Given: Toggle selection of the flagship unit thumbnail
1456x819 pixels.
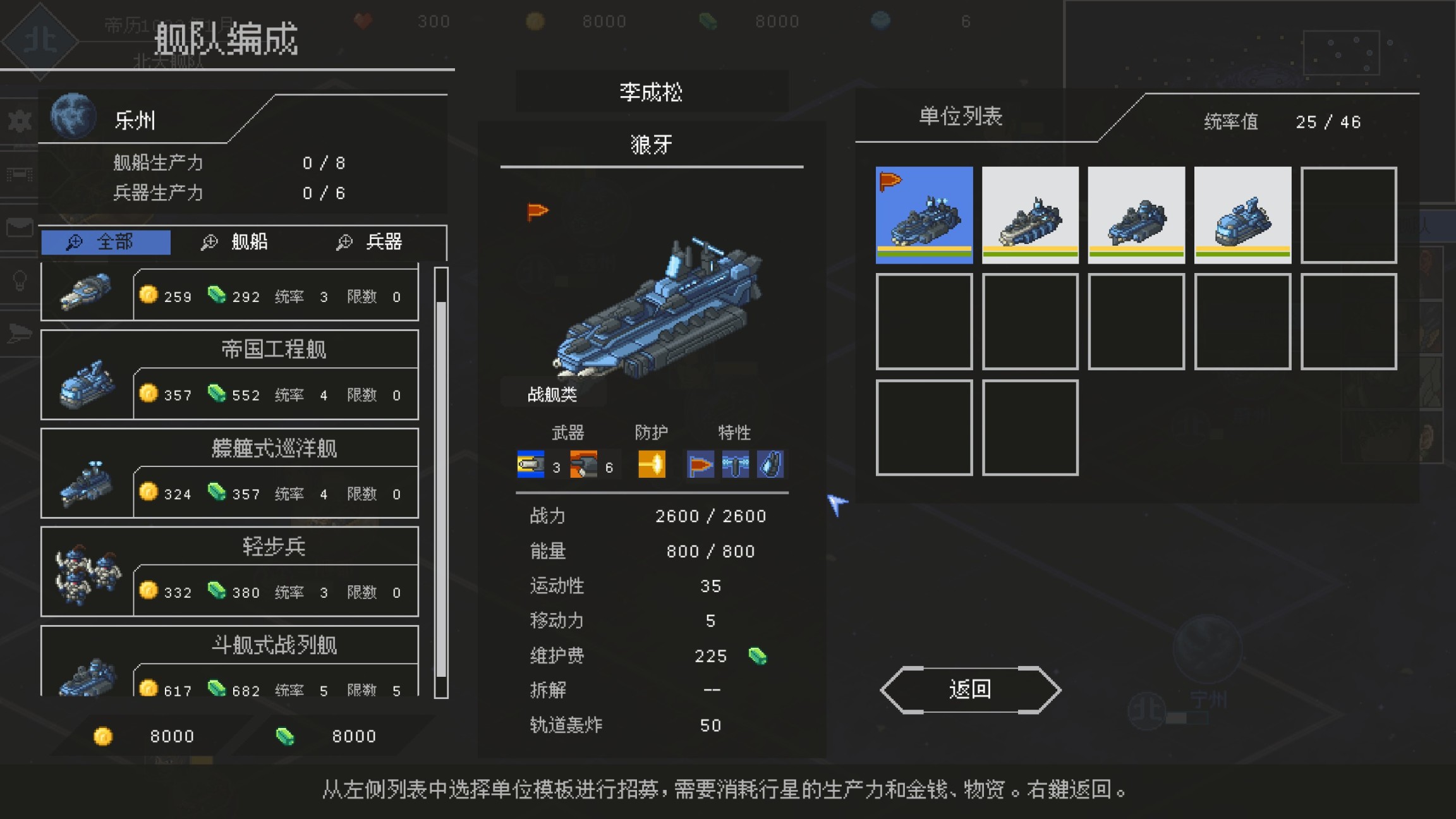Looking at the screenshot, I should pos(923,215).
